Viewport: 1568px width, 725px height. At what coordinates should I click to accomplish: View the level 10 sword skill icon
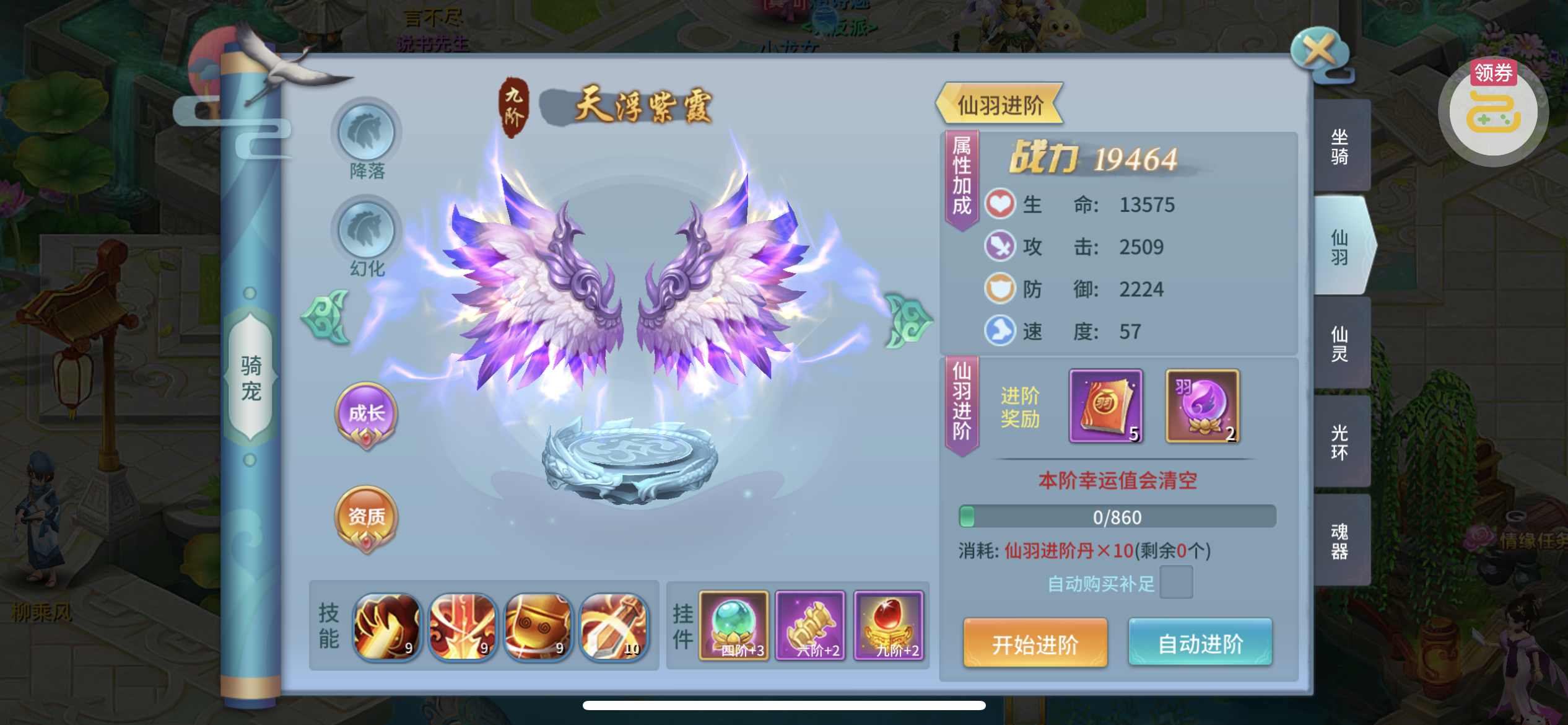click(614, 626)
